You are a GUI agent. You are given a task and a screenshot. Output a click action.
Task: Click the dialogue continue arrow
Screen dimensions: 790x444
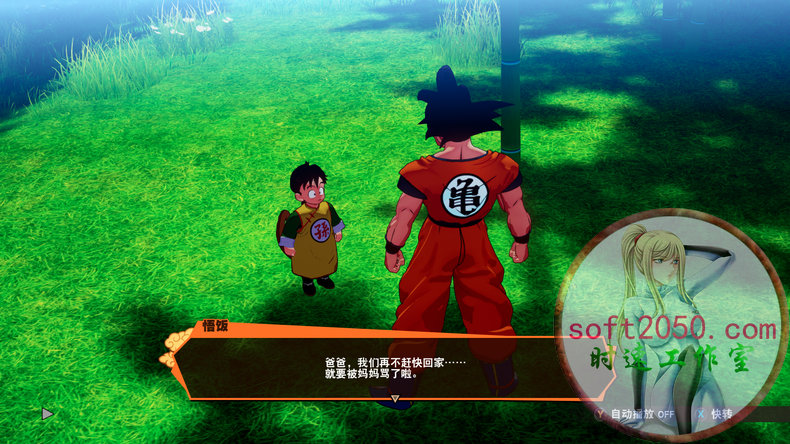pos(394,398)
